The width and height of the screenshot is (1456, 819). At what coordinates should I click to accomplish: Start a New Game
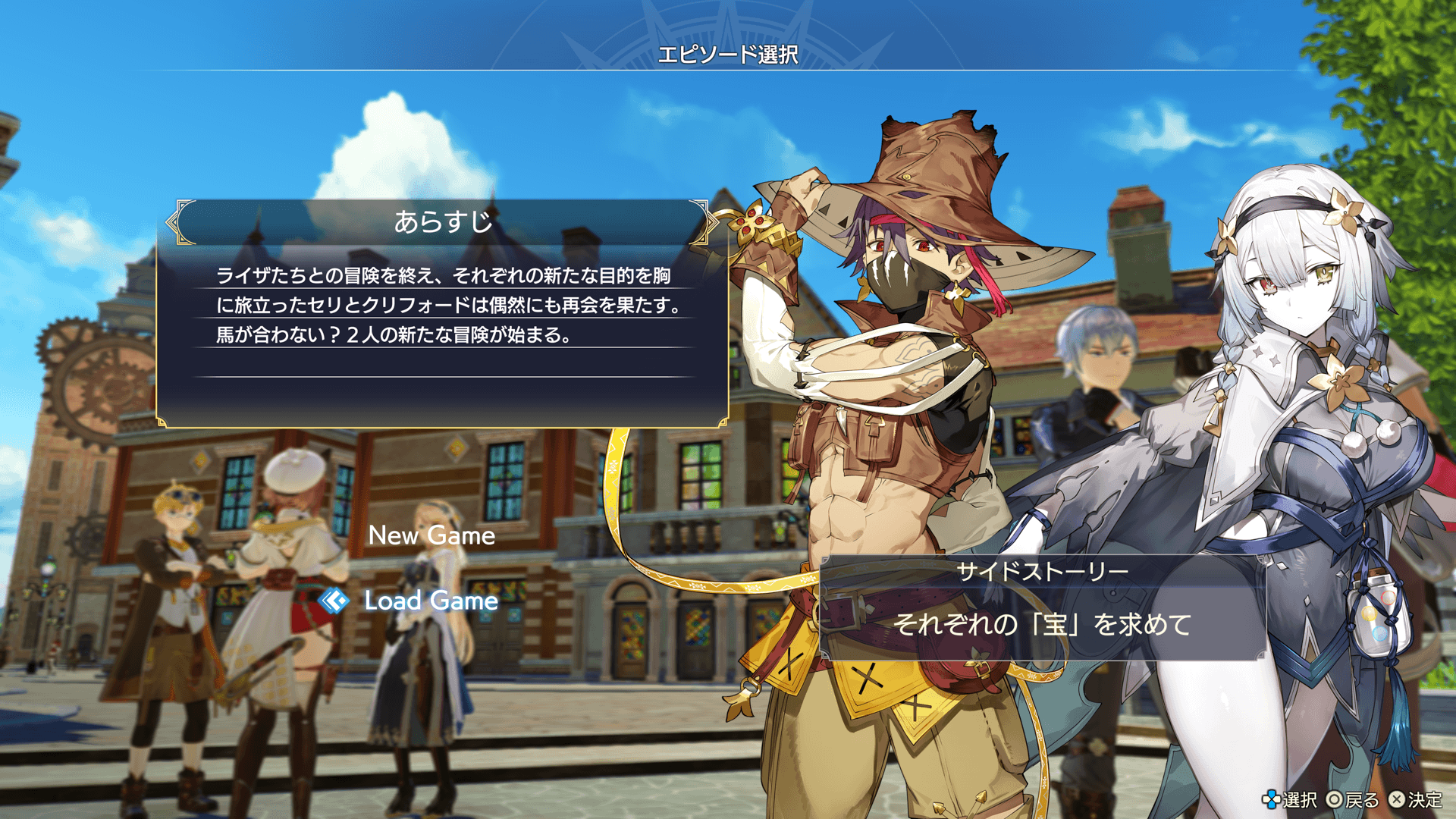pyautogui.click(x=431, y=535)
